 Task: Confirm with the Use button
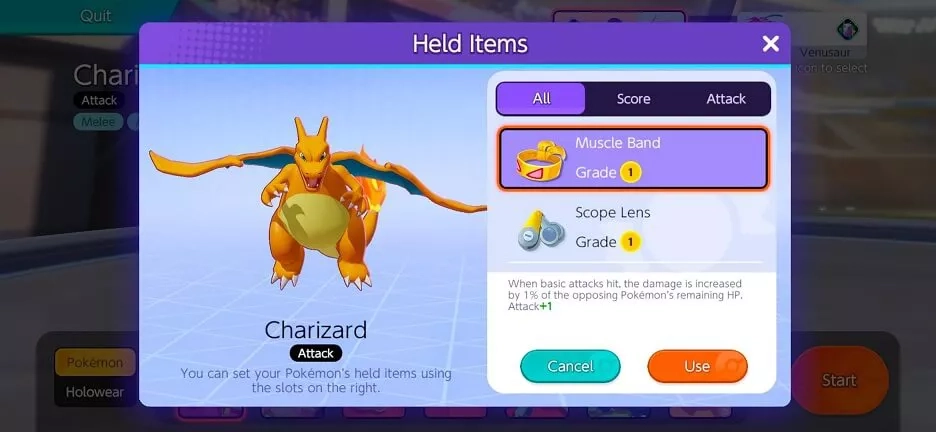[697, 366]
